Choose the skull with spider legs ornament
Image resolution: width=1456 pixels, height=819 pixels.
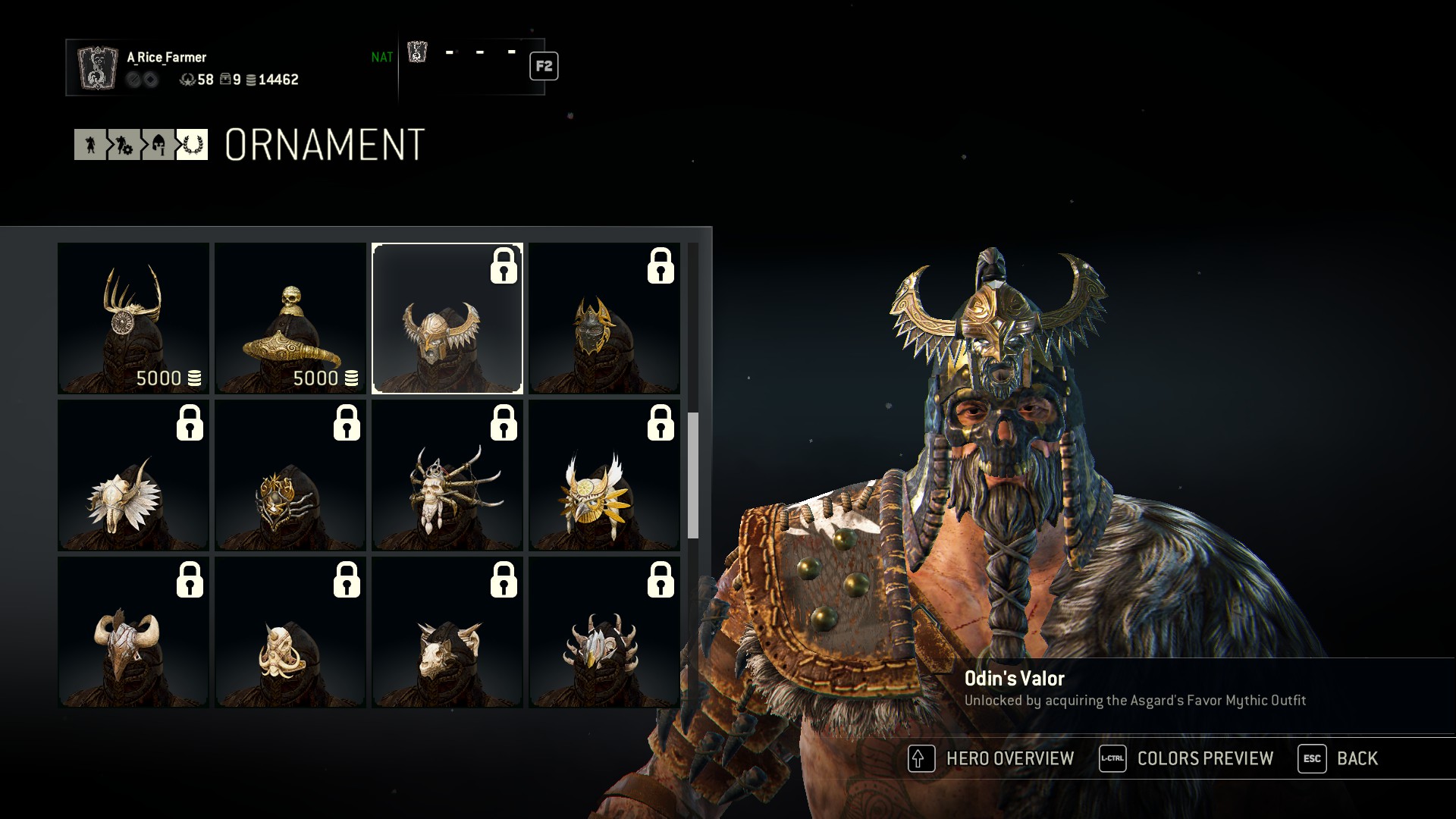(x=447, y=475)
